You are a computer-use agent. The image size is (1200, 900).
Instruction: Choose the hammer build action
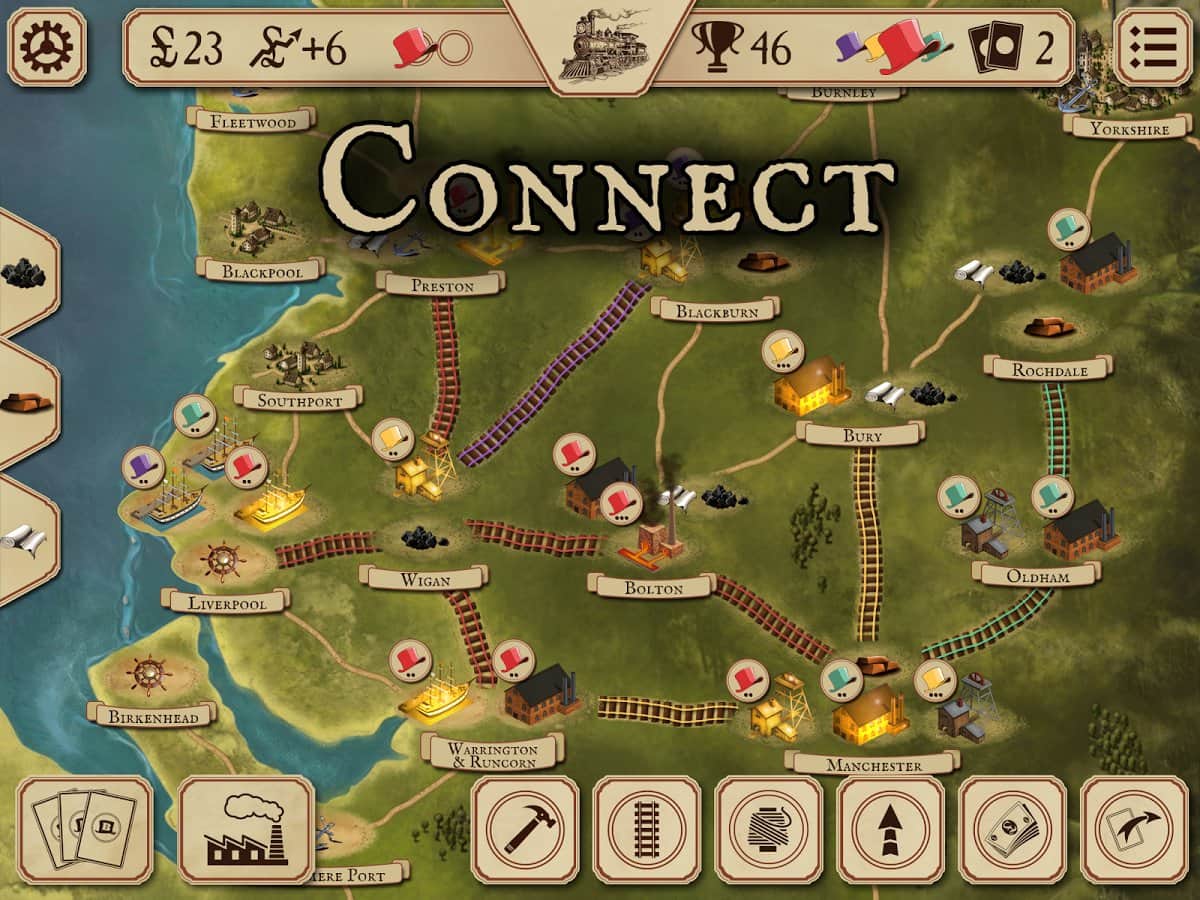[525, 830]
